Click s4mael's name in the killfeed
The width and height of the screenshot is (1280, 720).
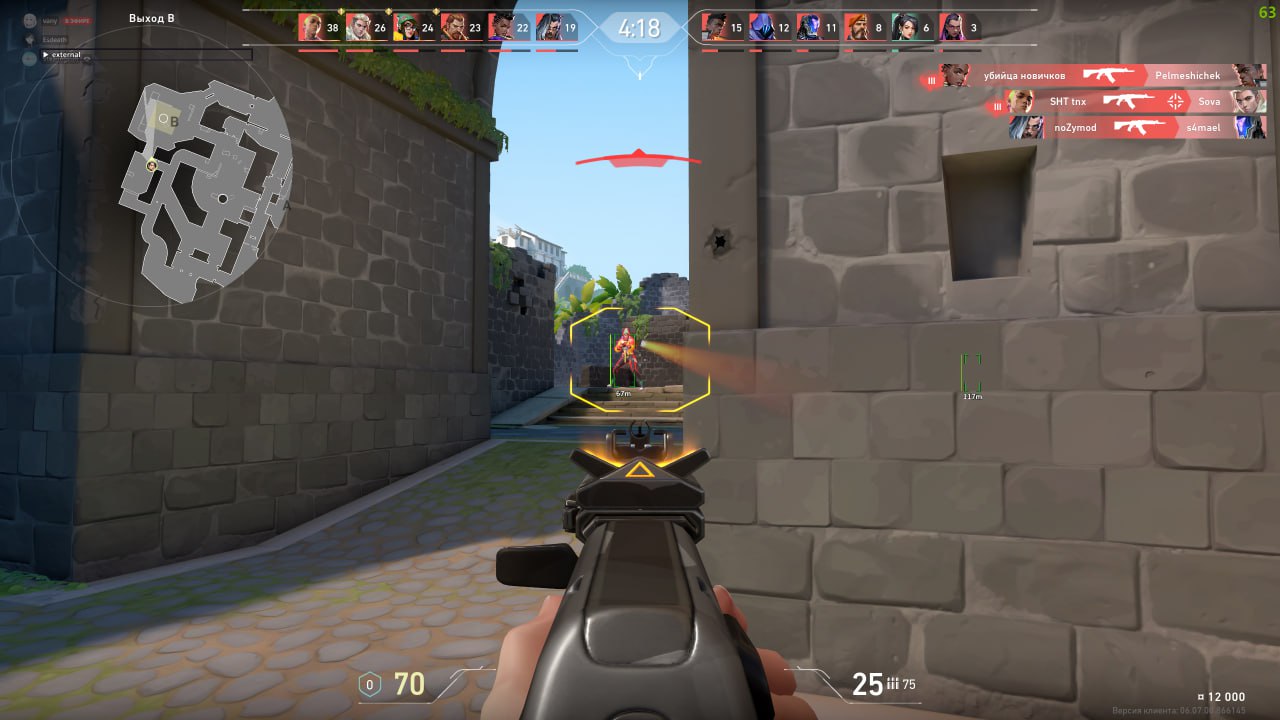1203,127
